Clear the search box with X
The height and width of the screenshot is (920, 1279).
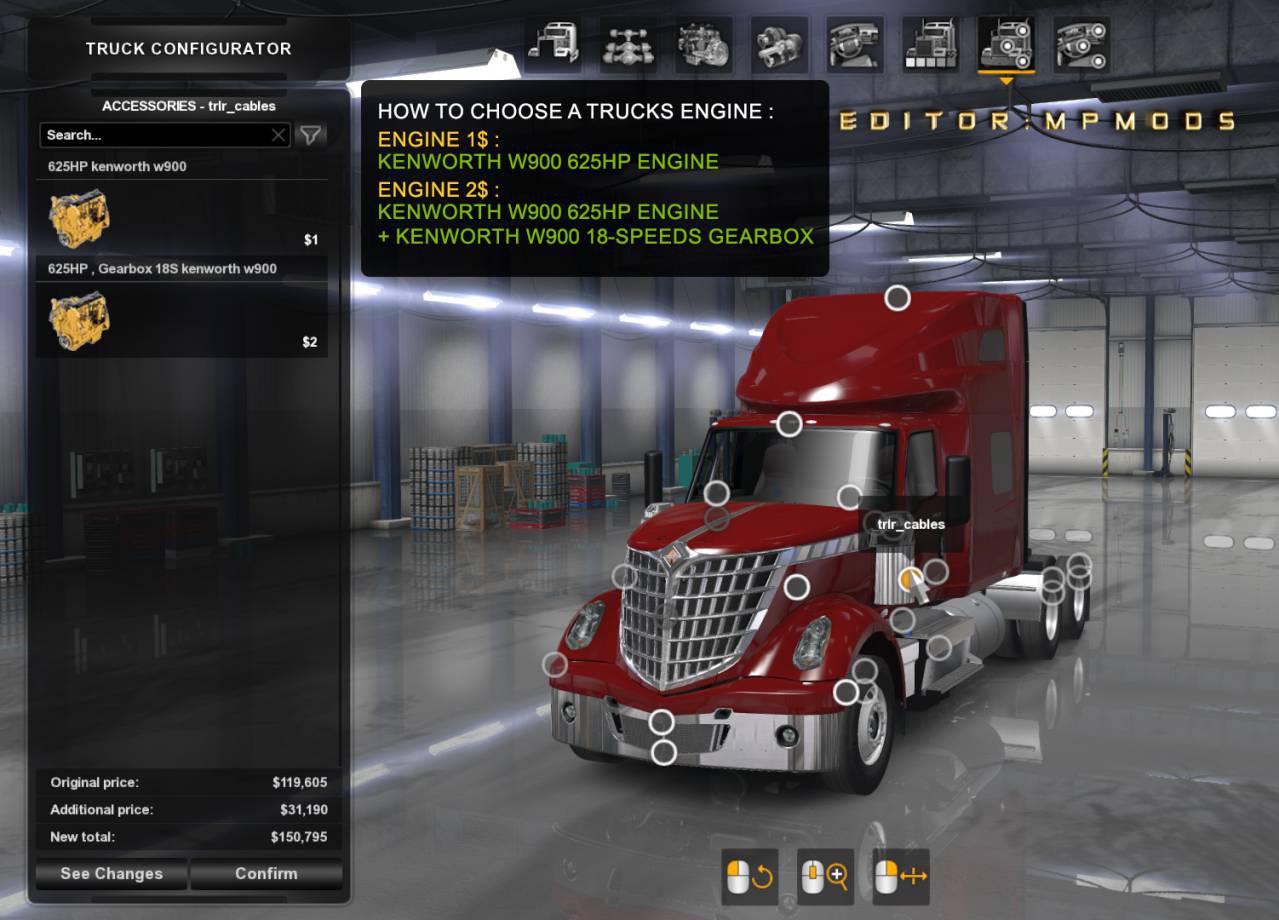(x=279, y=135)
